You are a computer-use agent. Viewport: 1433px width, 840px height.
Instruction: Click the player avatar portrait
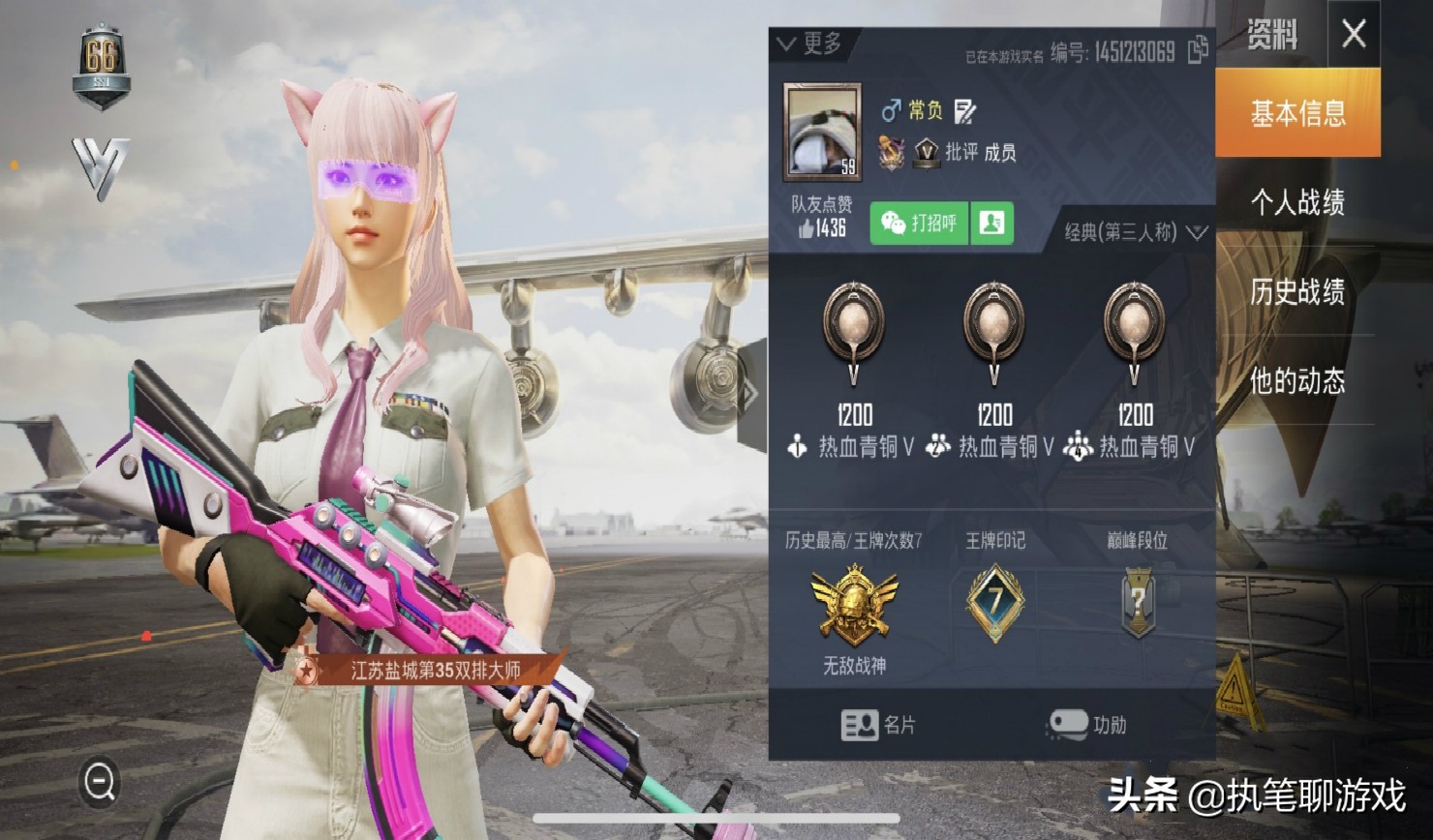822,133
